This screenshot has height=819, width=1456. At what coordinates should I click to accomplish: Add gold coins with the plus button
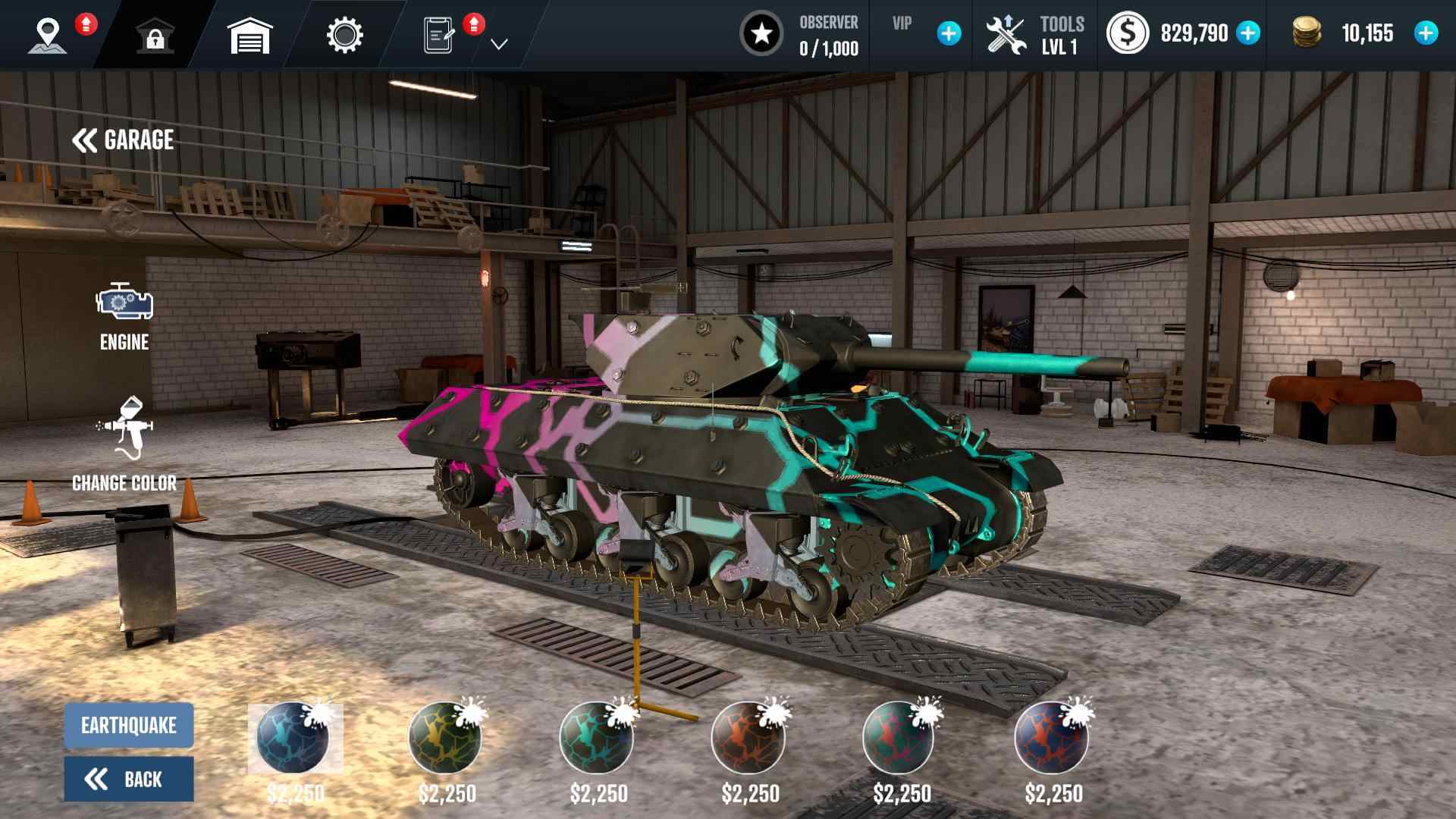click(x=1426, y=33)
